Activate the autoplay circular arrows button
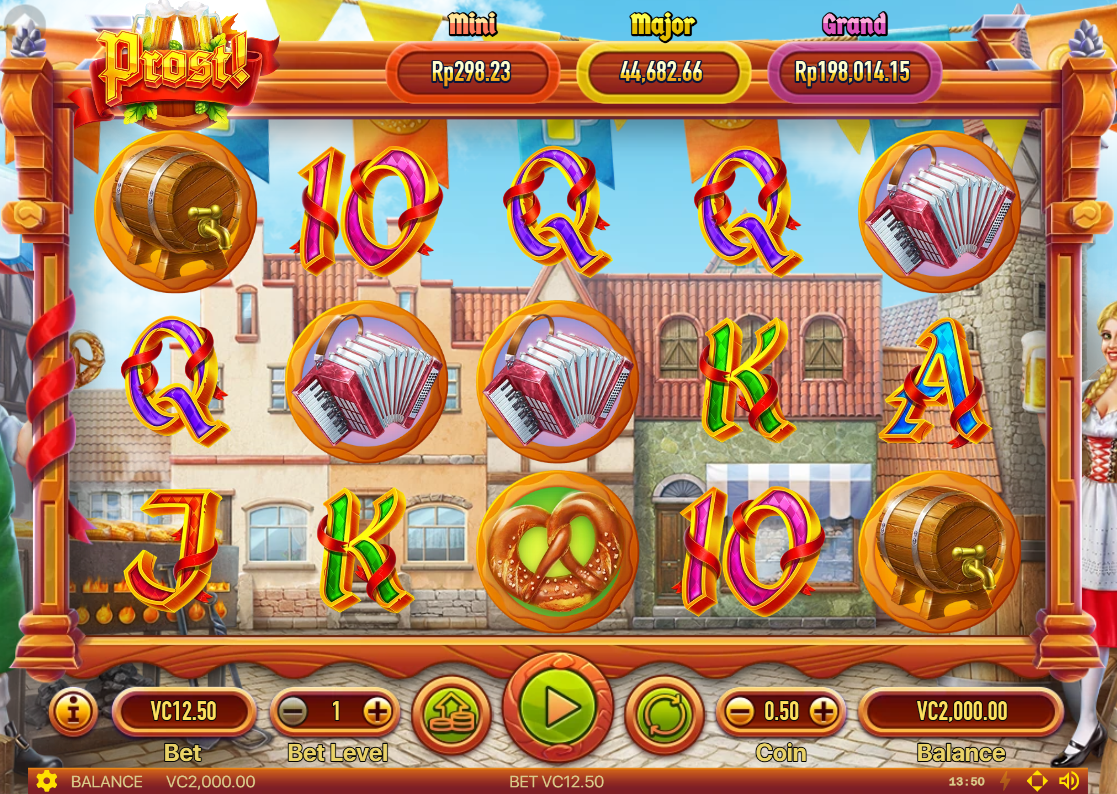 (x=664, y=712)
